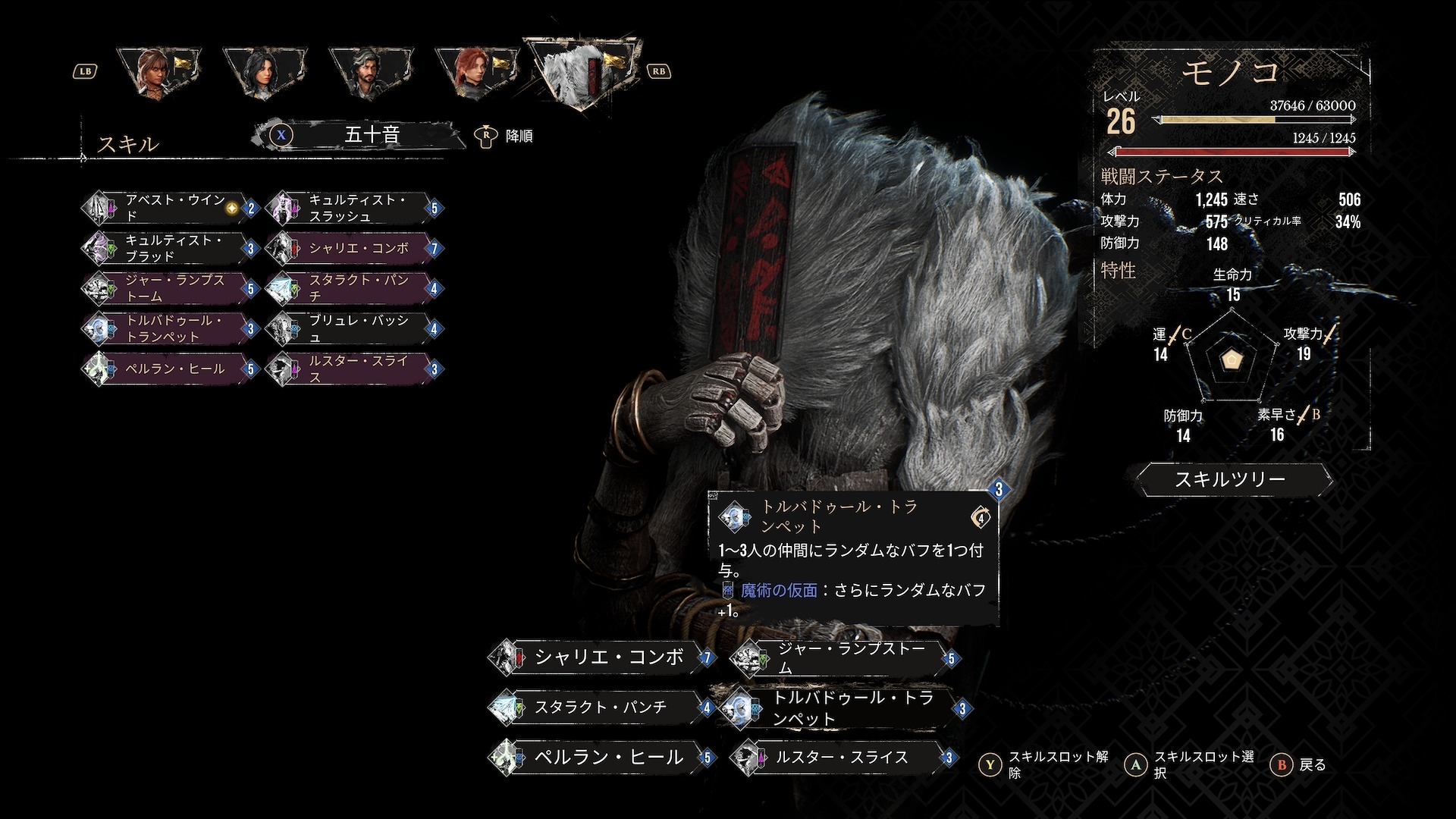The image size is (1456, 819).
Task: Select equipped slot ジャー・ランプストーム
Action: tap(843, 657)
